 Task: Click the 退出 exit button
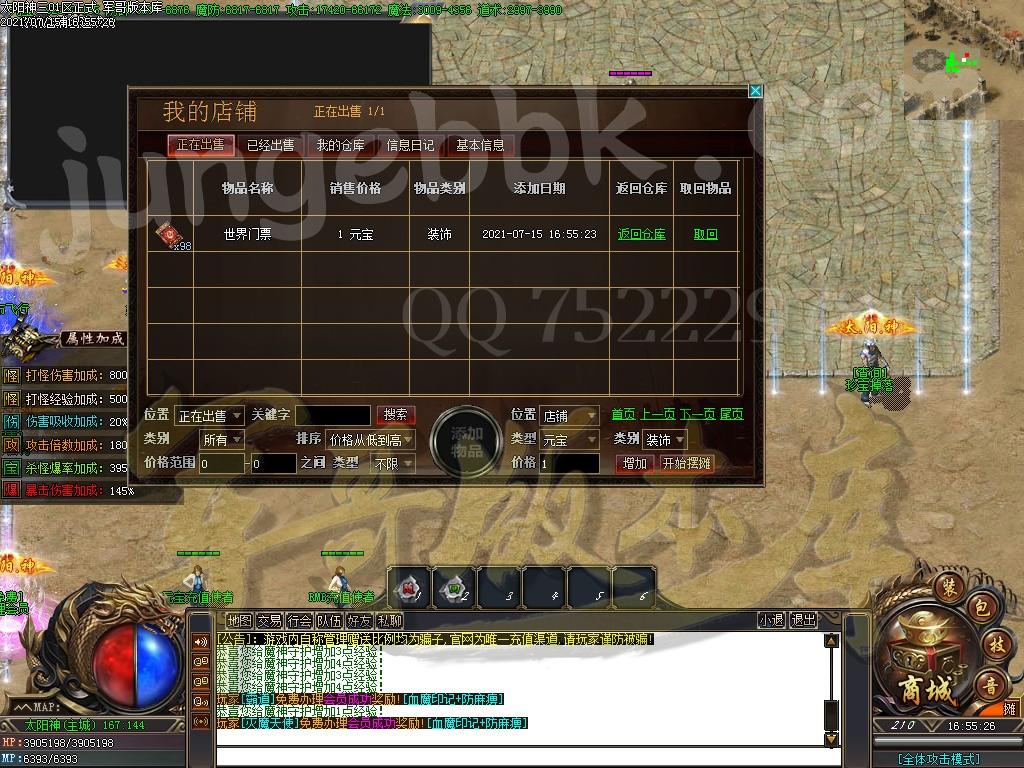[x=803, y=620]
